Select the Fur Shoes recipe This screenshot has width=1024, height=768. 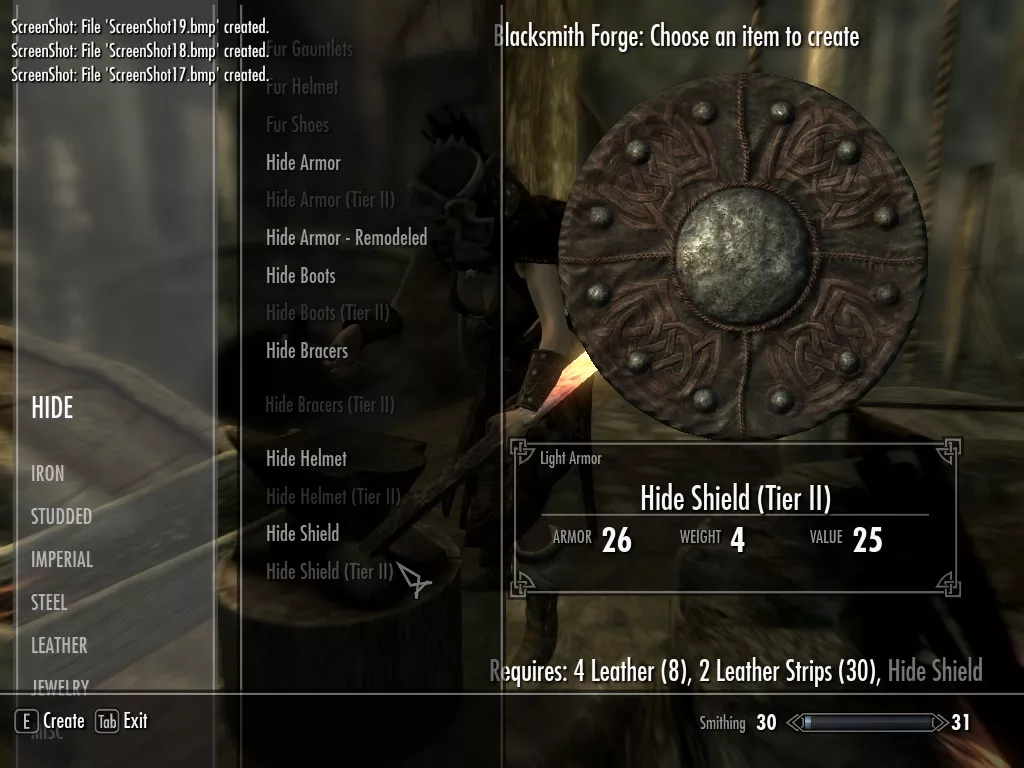pyautogui.click(x=297, y=125)
